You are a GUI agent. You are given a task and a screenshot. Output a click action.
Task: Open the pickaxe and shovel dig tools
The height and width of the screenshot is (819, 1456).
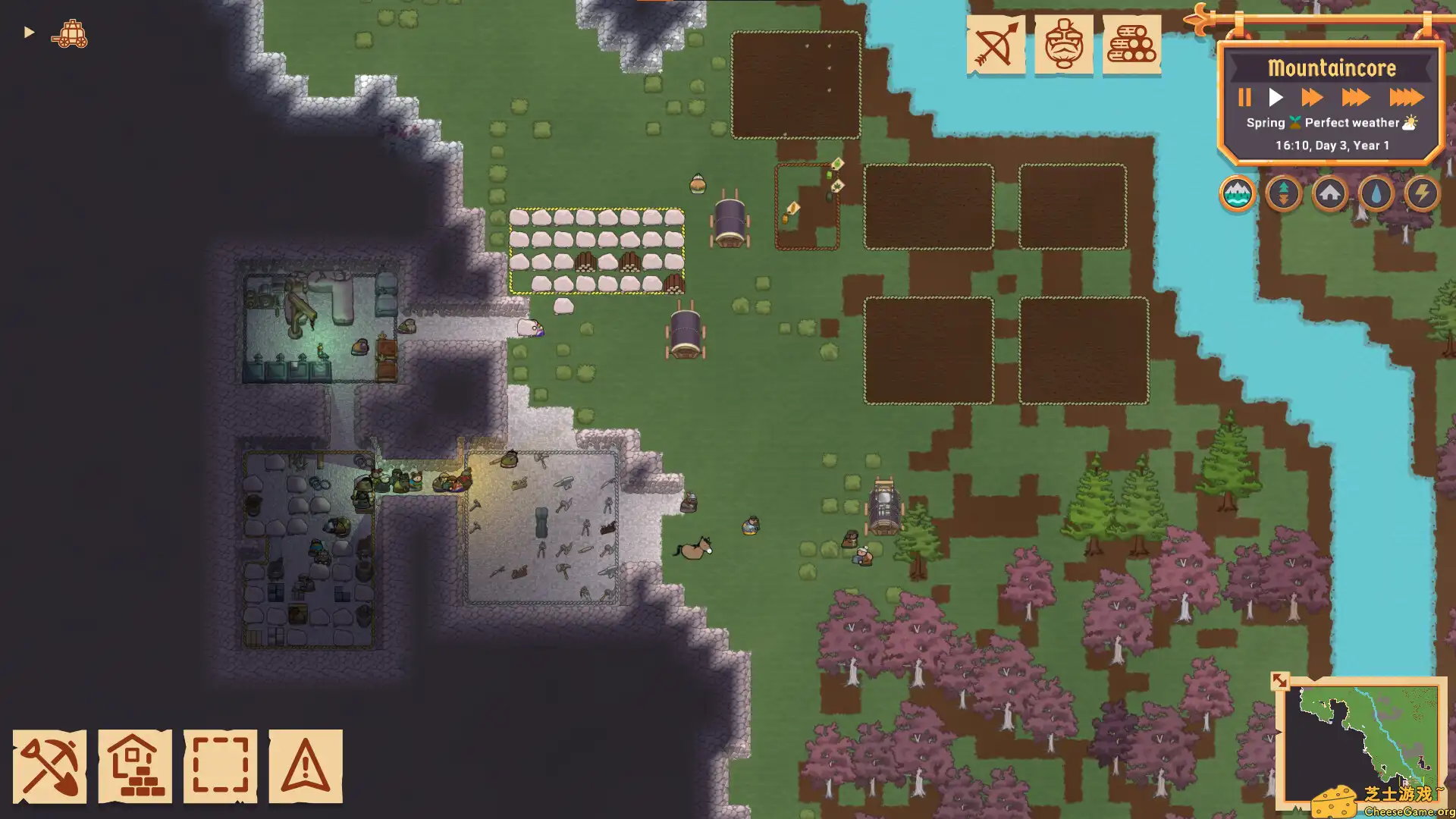[x=49, y=766]
